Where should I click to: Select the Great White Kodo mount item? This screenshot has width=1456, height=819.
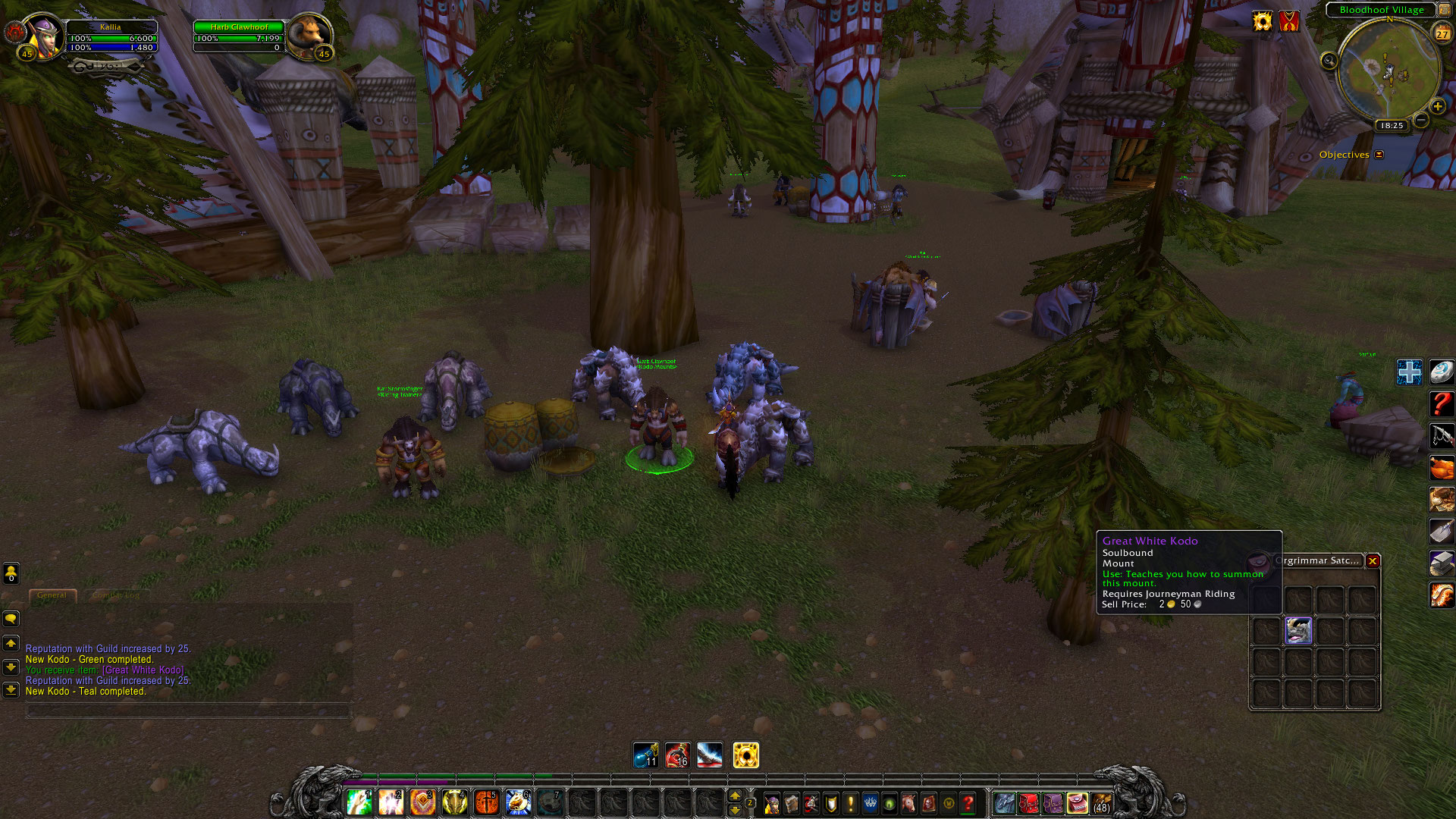1298,630
